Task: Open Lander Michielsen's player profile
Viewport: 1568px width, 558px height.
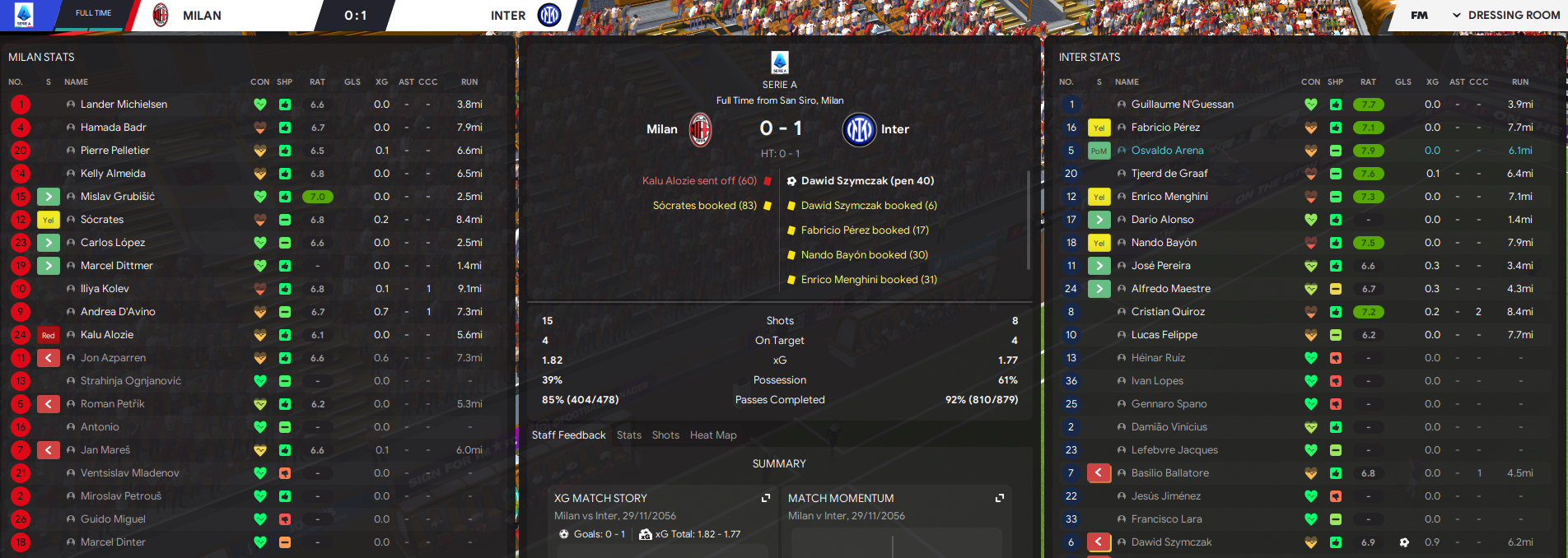Action: click(x=124, y=105)
